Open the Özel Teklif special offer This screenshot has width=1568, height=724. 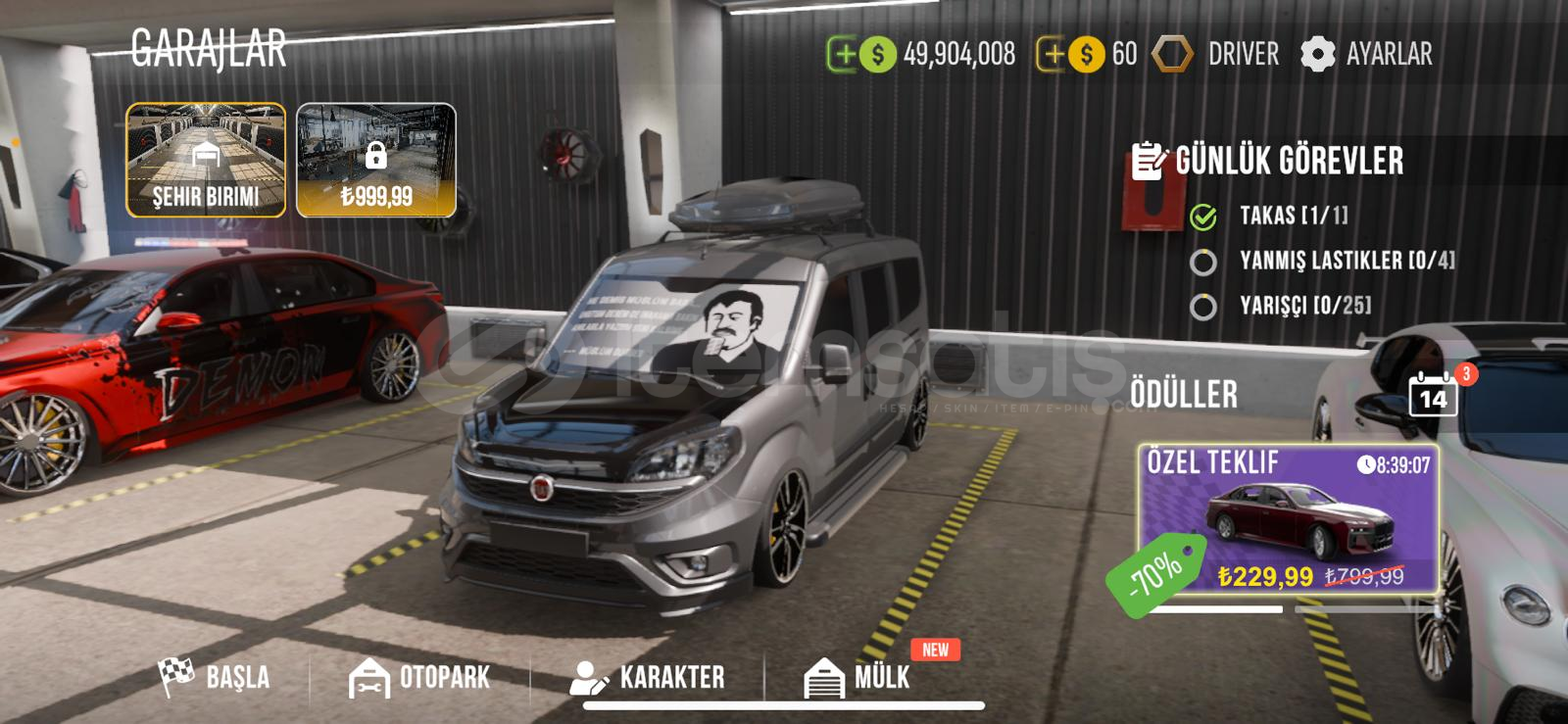coord(1288,519)
